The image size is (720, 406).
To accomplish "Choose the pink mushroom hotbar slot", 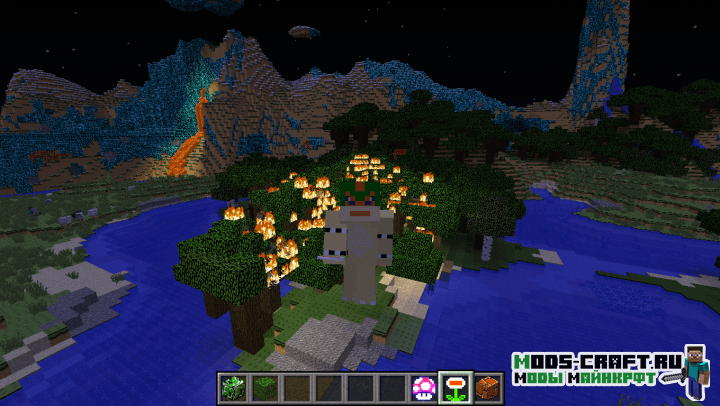I will pos(423,386).
